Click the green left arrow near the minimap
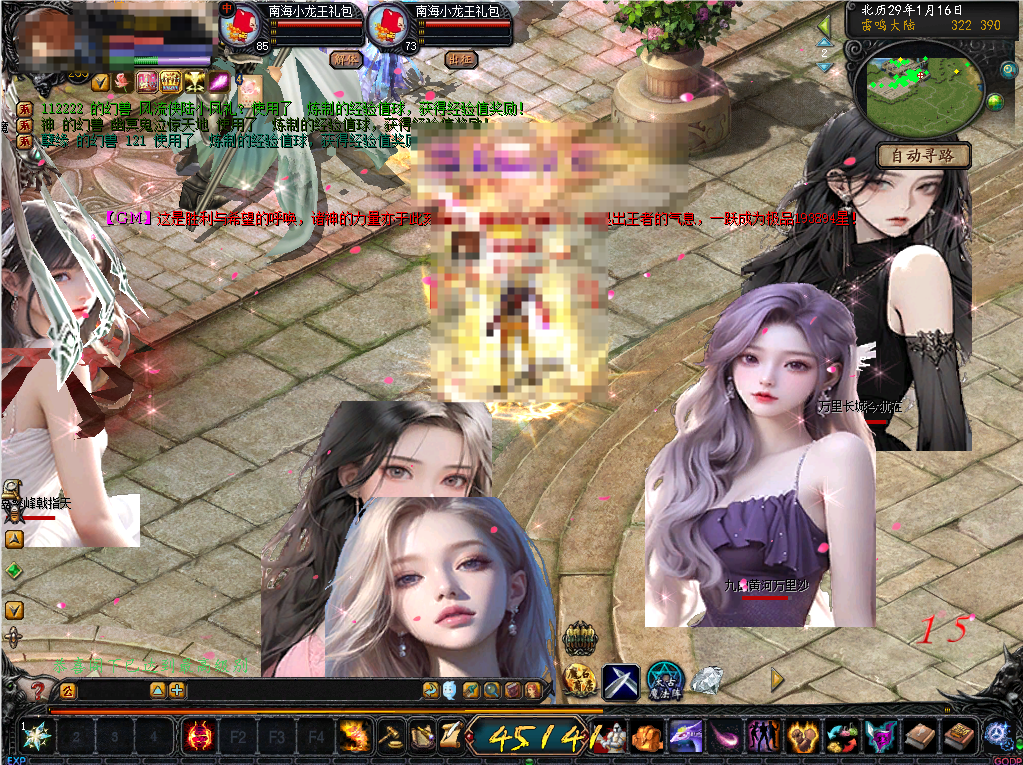The image size is (1023, 765). coord(825,27)
